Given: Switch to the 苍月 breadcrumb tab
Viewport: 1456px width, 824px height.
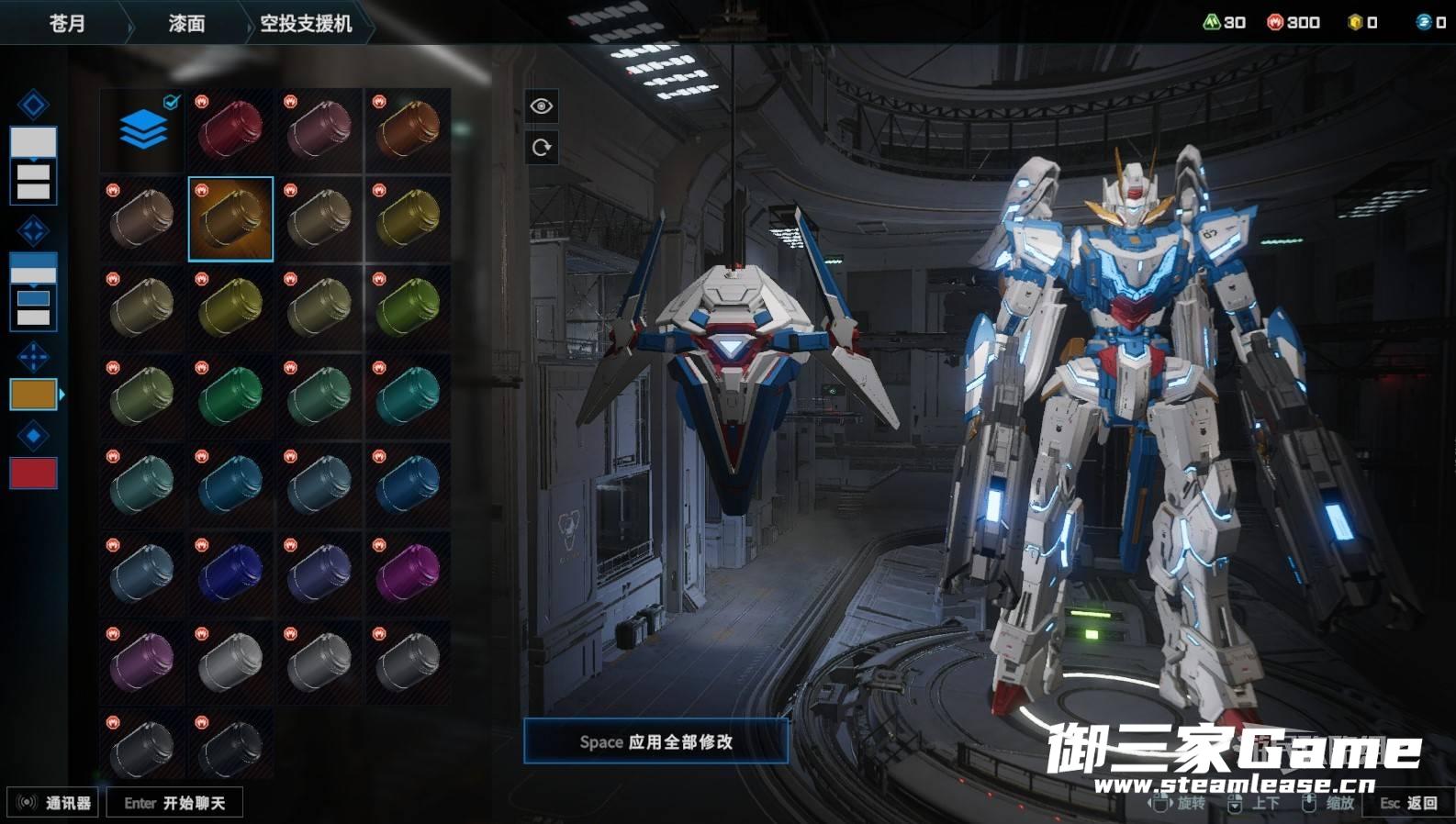Looking at the screenshot, I should [66, 23].
